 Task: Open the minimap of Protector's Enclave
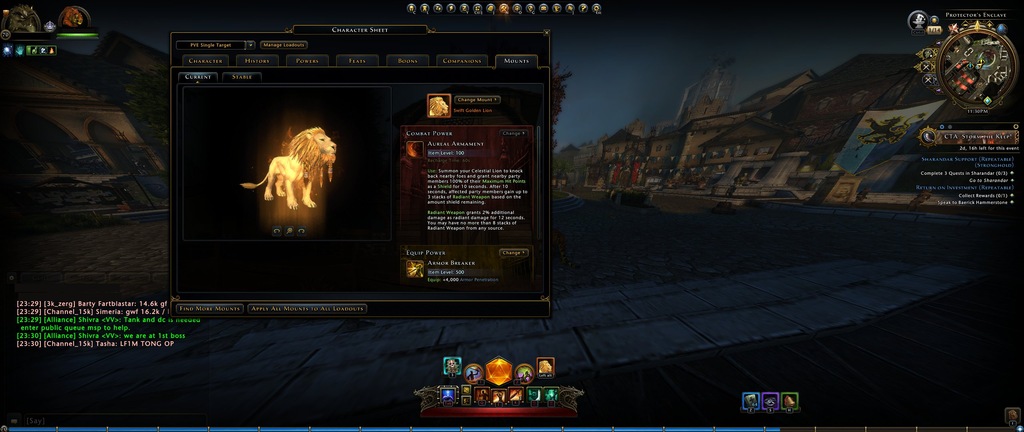pyautogui.click(x=973, y=64)
